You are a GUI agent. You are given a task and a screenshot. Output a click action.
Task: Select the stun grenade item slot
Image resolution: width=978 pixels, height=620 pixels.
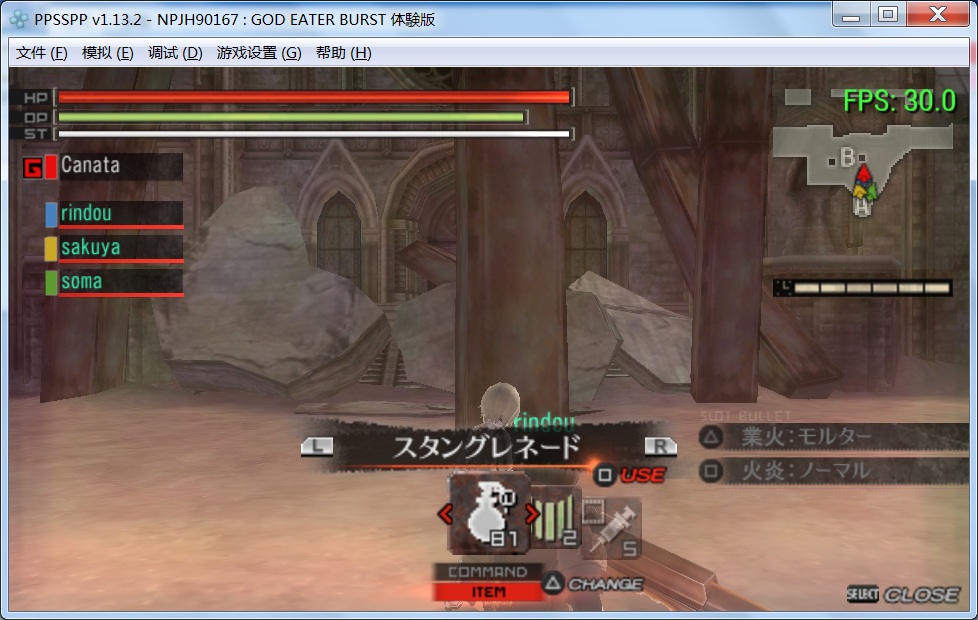[488, 513]
